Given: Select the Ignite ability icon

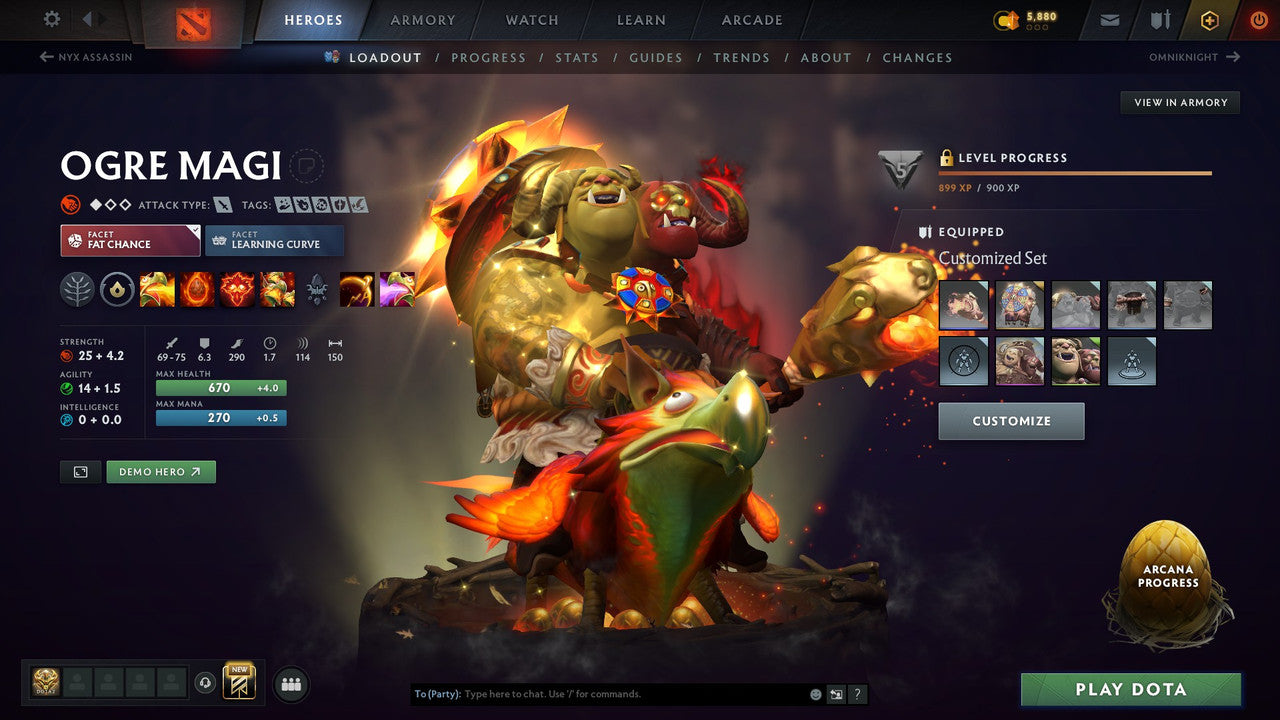Looking at the screenshot, I should coord(197,289).
